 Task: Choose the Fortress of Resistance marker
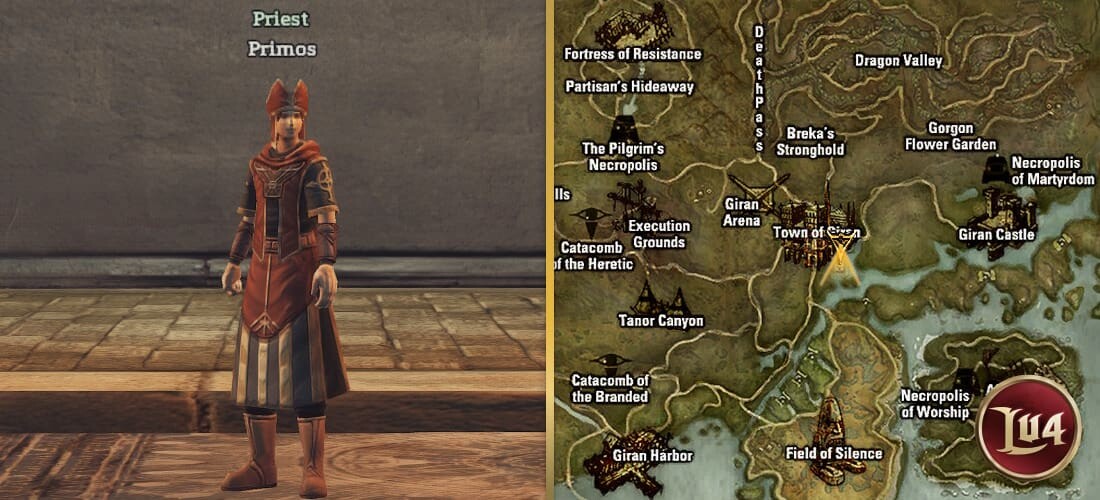click(x=633, y=53)
